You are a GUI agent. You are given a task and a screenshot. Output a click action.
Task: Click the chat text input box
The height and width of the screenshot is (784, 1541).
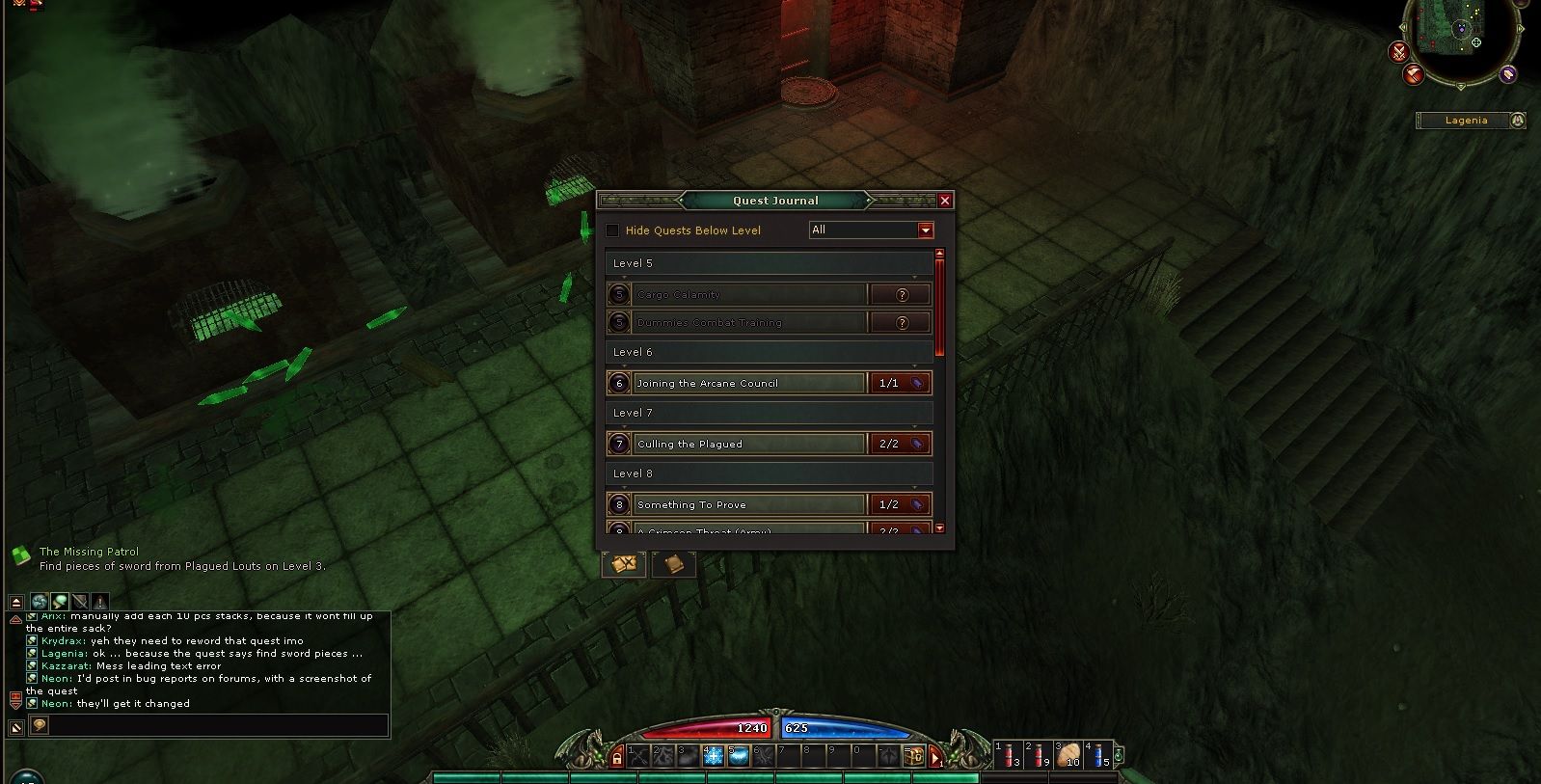point(217,725)
